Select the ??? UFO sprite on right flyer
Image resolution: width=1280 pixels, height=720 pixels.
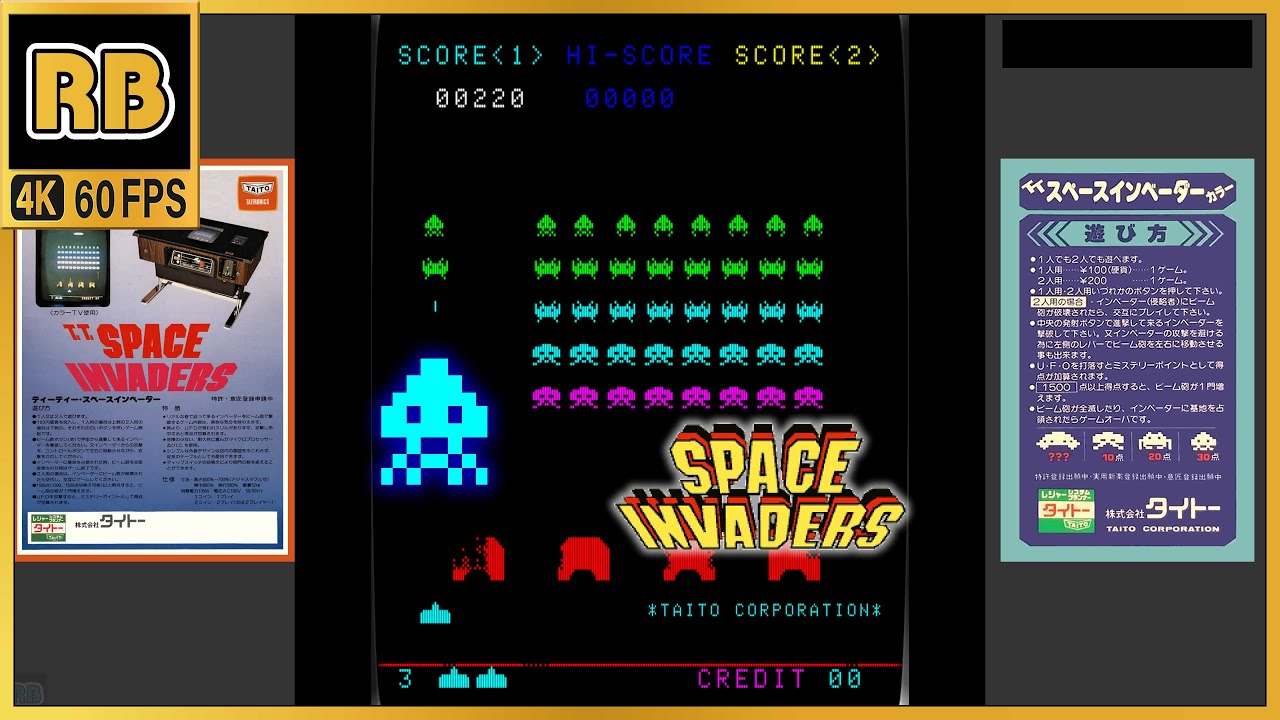1057,442
